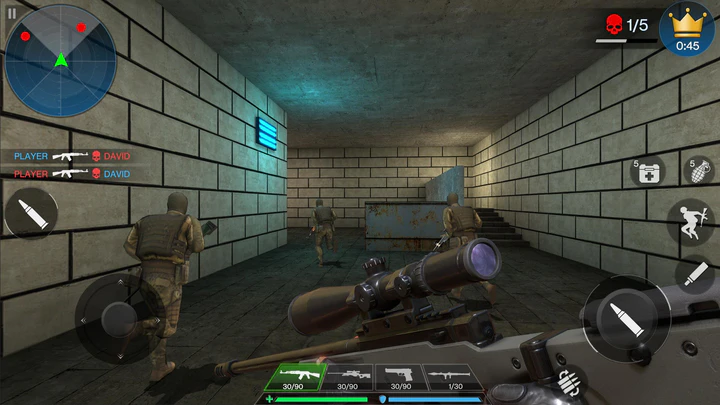Tap the radar minimap
The image size is (720, 405).
coord(61,61)
